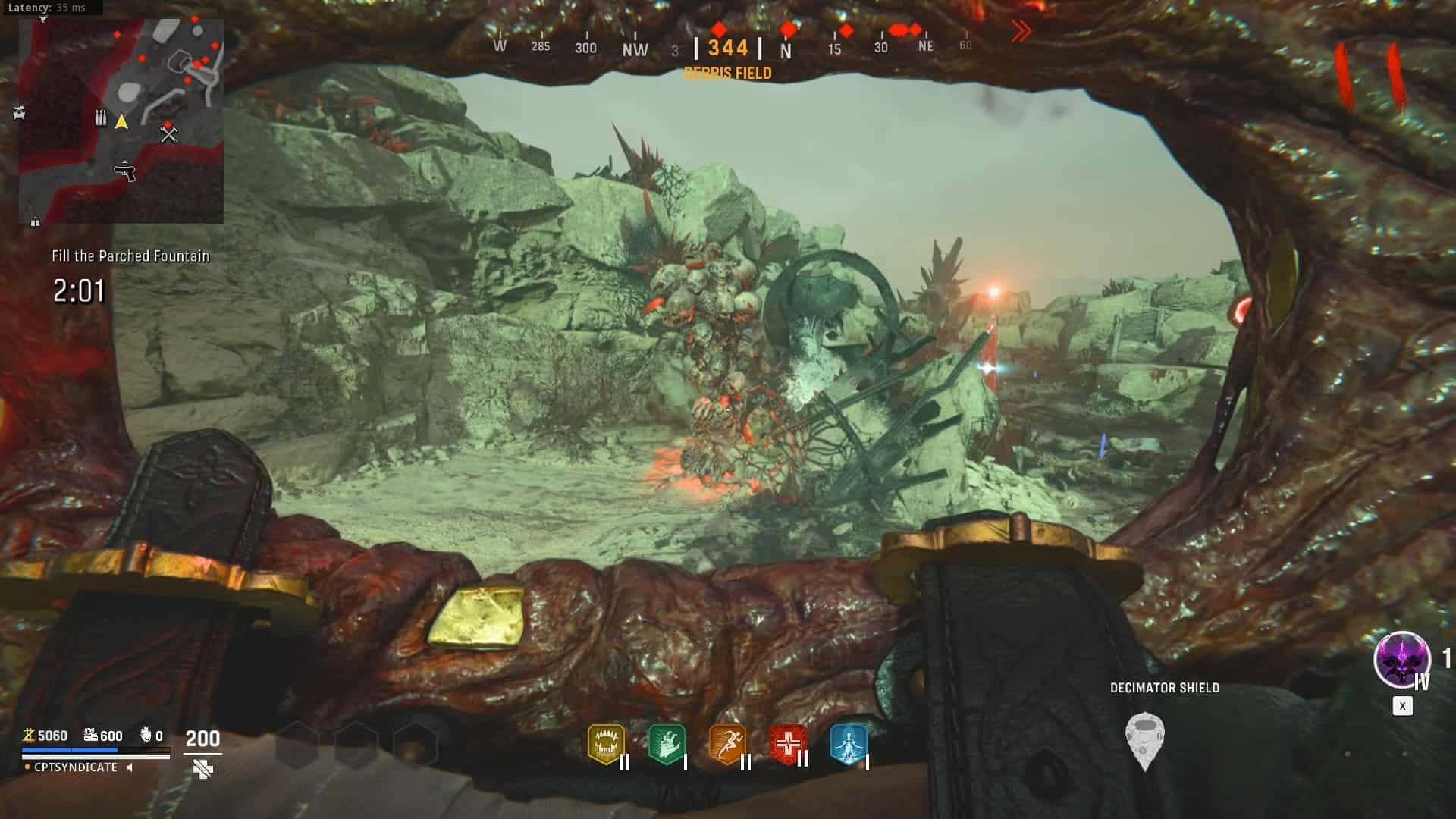This screenshot has width=1456, height=819.
Task: Click the minimap in the corner
Action: 121,121
